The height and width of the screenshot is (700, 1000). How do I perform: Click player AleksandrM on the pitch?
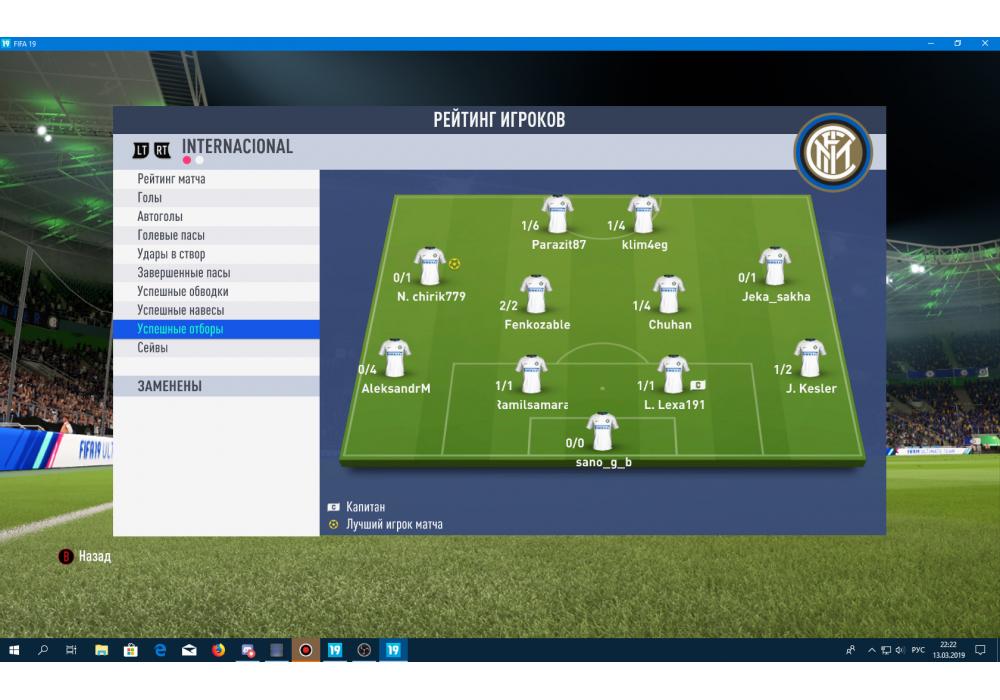tap(395, 360)
